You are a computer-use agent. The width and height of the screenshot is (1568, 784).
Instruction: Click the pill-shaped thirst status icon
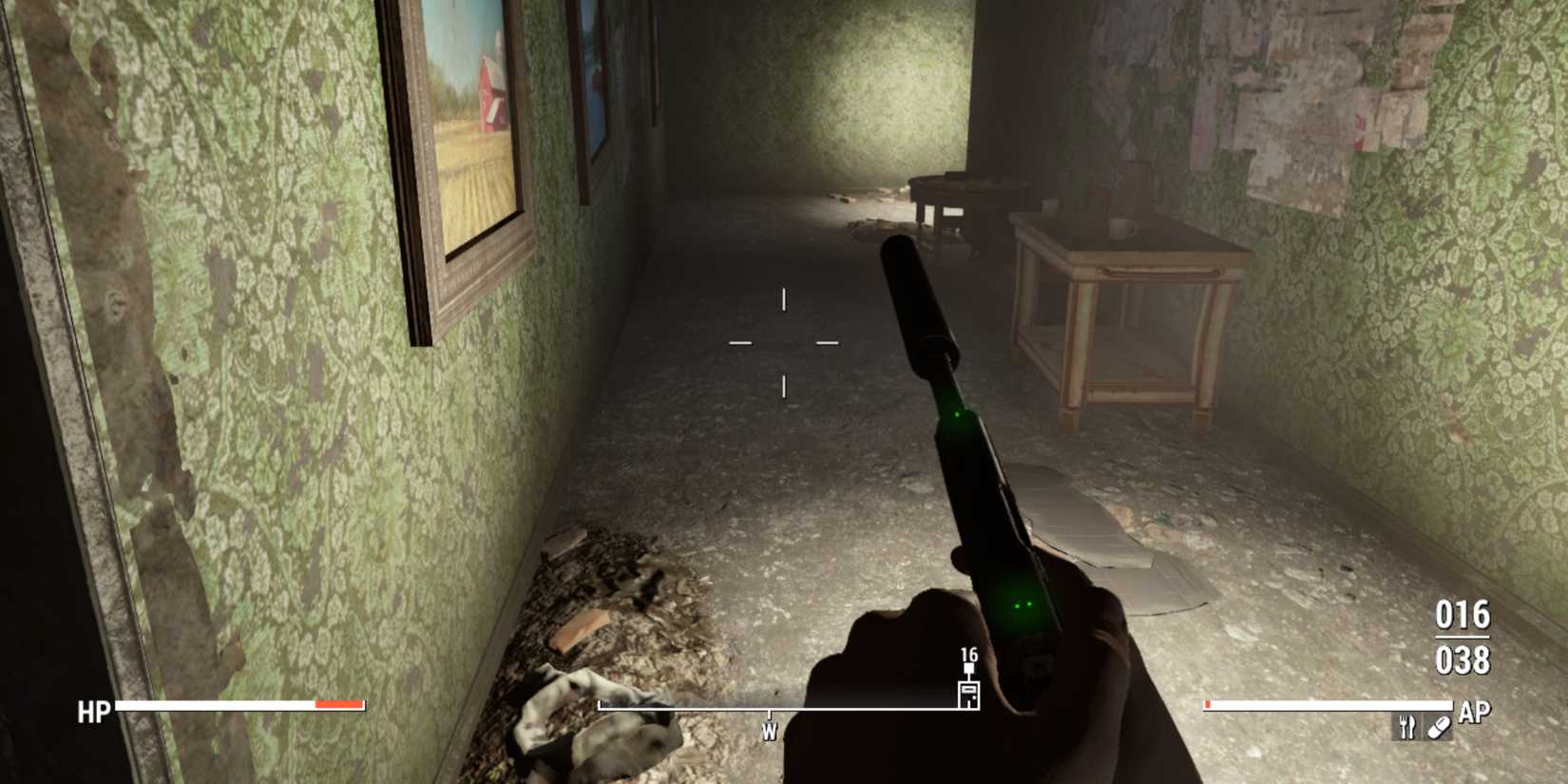coord(1438,728)
